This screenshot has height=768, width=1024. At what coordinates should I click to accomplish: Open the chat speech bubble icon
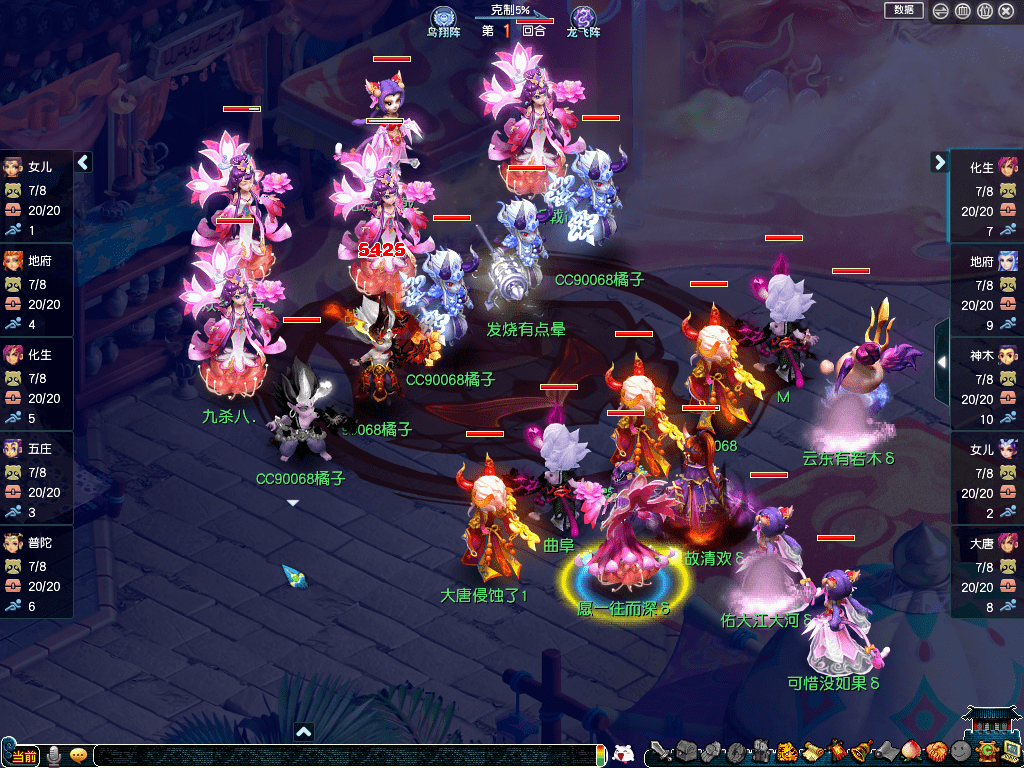[77, 755]
